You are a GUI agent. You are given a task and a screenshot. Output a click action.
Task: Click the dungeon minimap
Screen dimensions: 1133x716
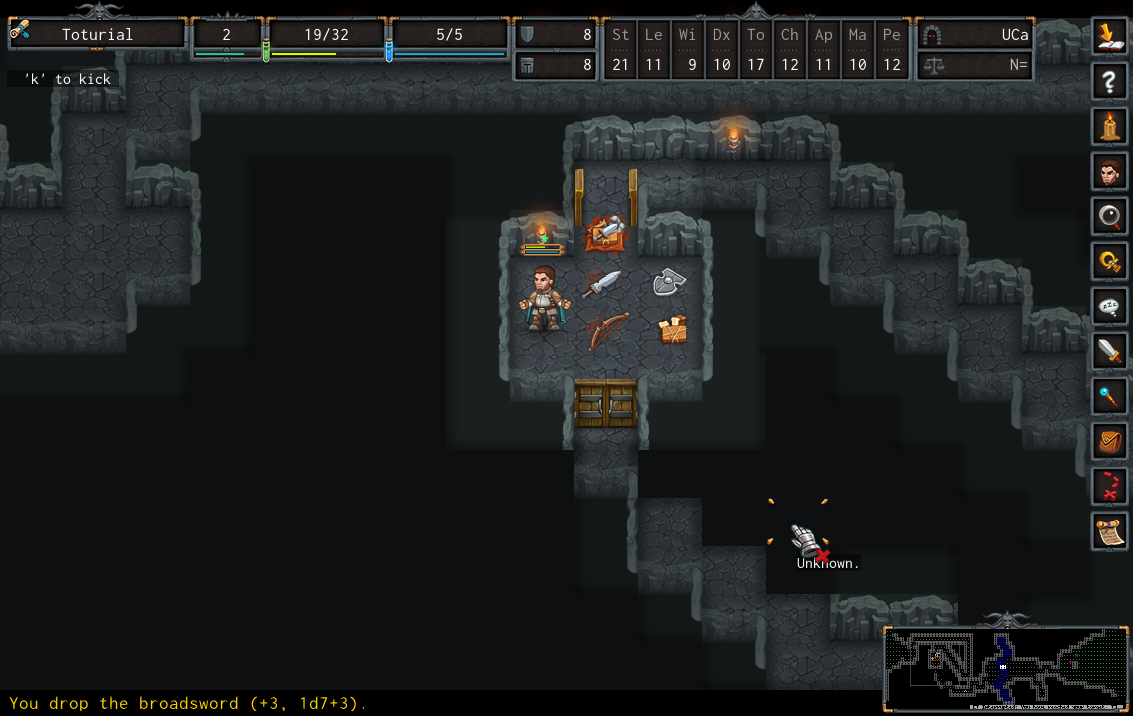tap(1005, 668)
